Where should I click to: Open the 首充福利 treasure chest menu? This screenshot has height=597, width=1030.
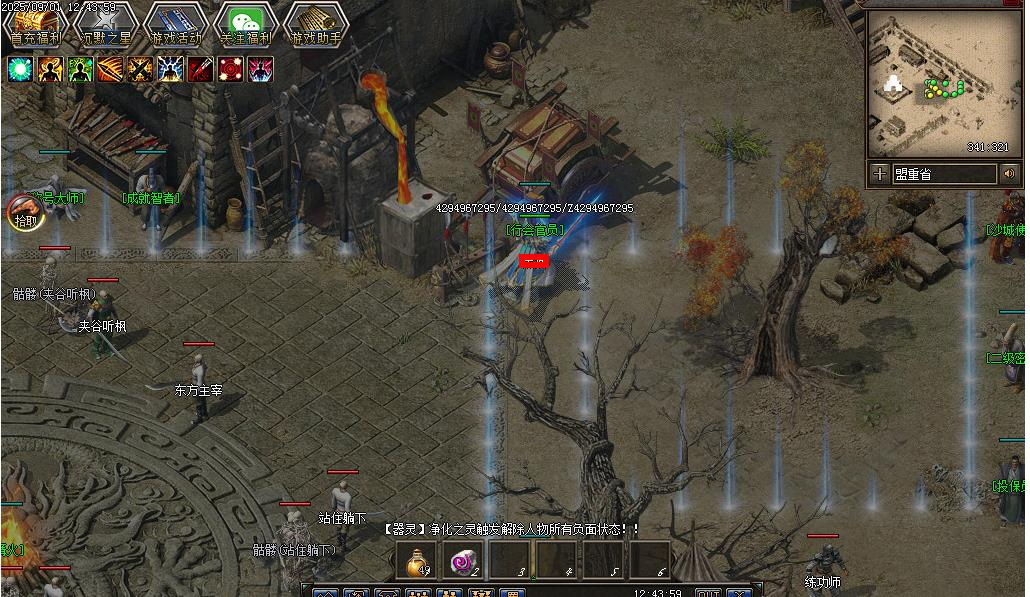(x=36, y=24)
